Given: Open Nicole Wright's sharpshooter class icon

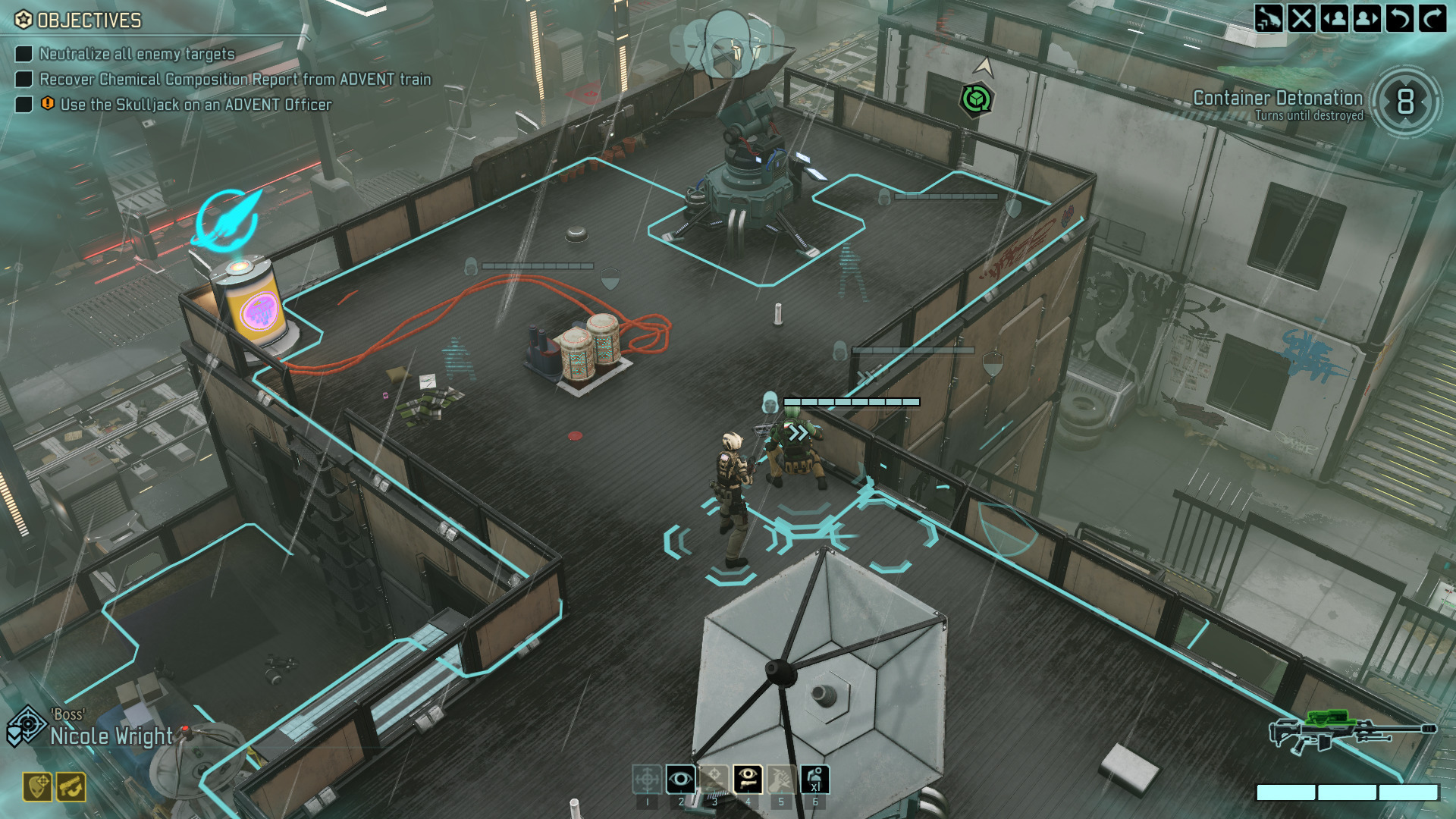Looking at the screenshot, I should tap(26, 726).
